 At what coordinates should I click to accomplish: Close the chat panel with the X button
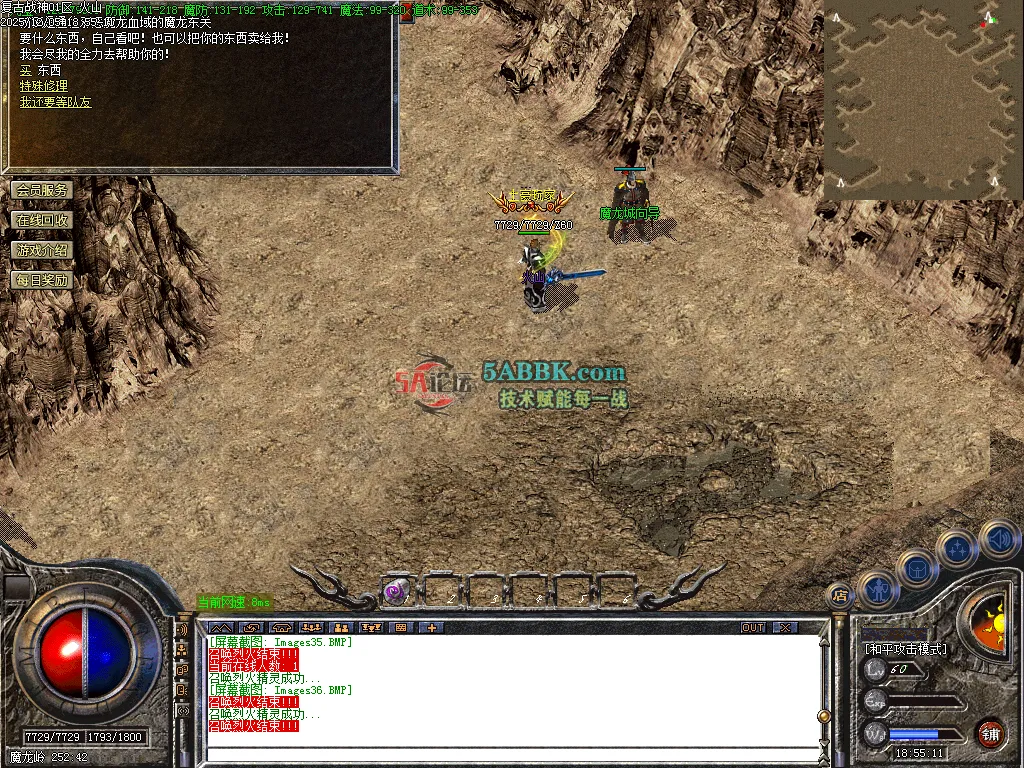786,628
